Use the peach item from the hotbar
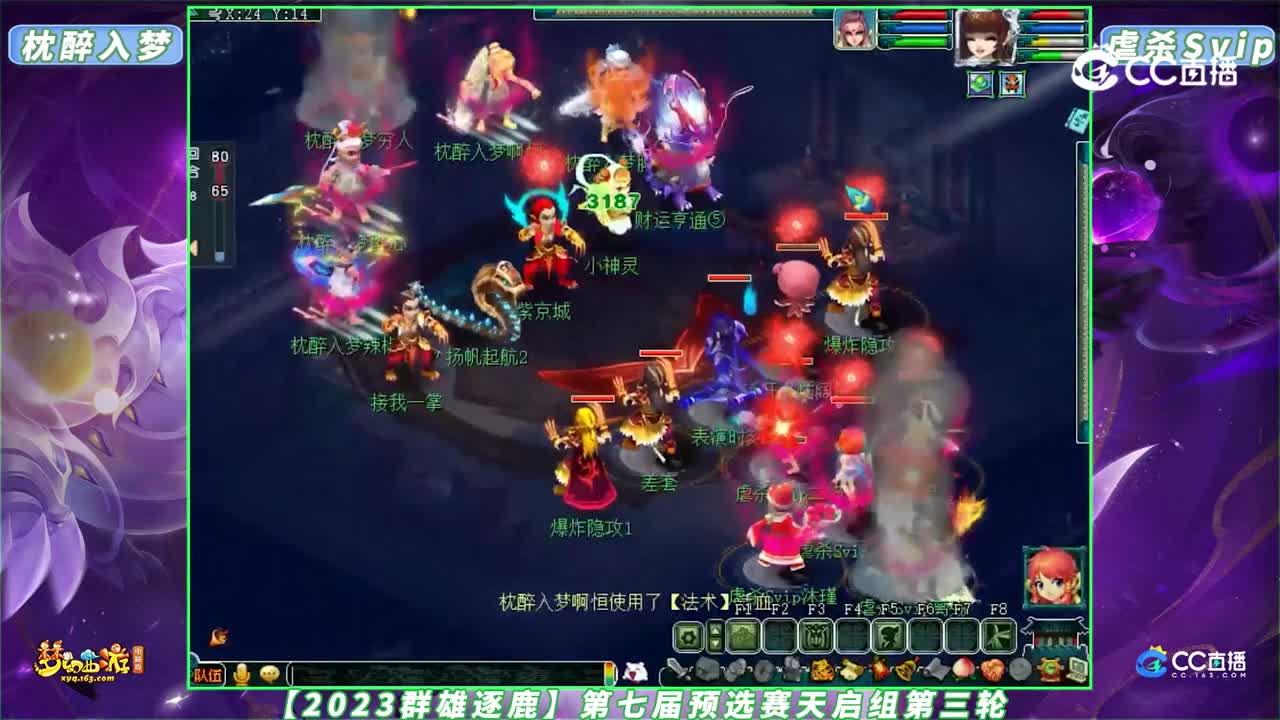Screen dimensions: 1280x720 pos(963,668)
